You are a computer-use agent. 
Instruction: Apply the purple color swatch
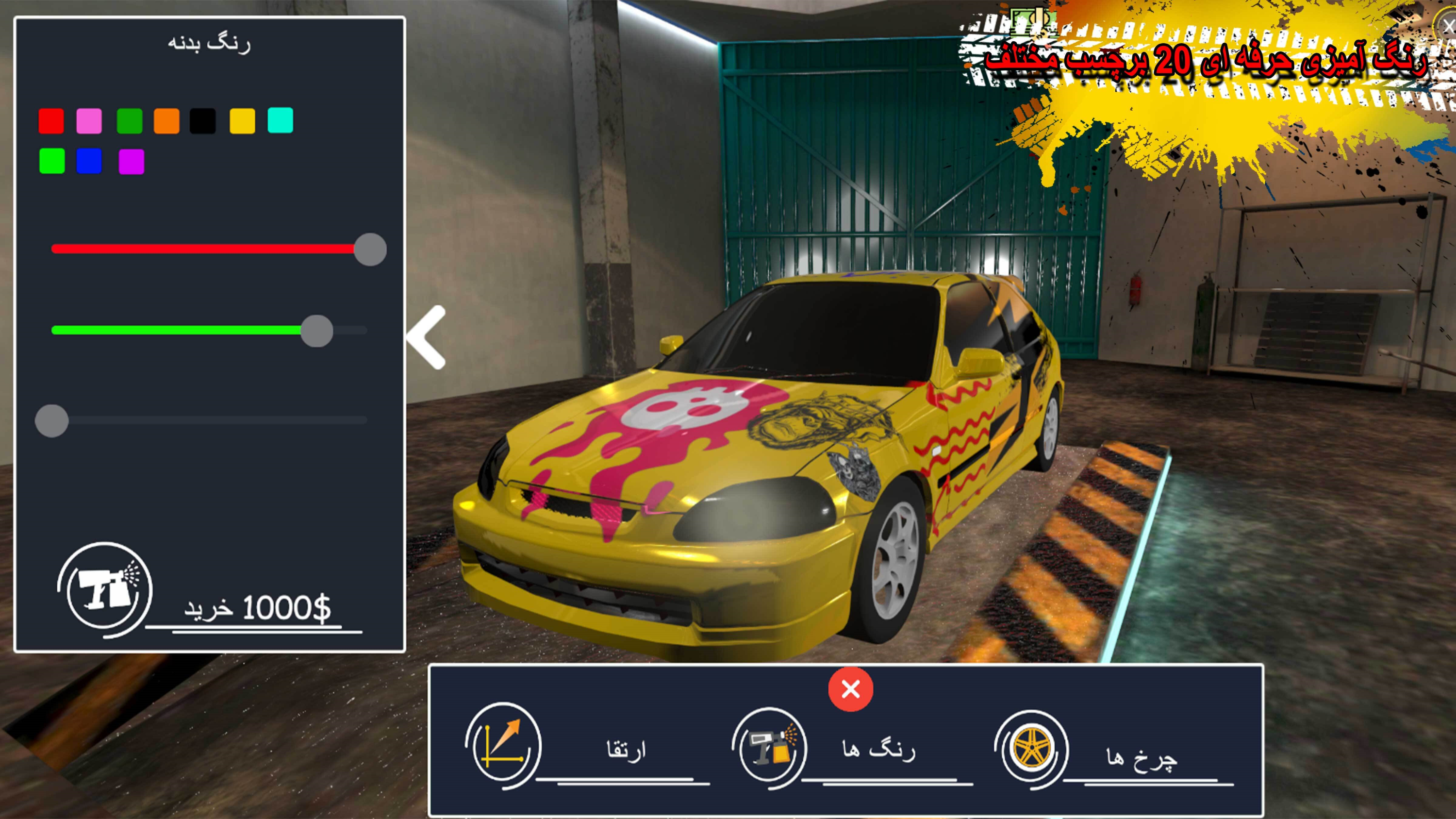131,162
